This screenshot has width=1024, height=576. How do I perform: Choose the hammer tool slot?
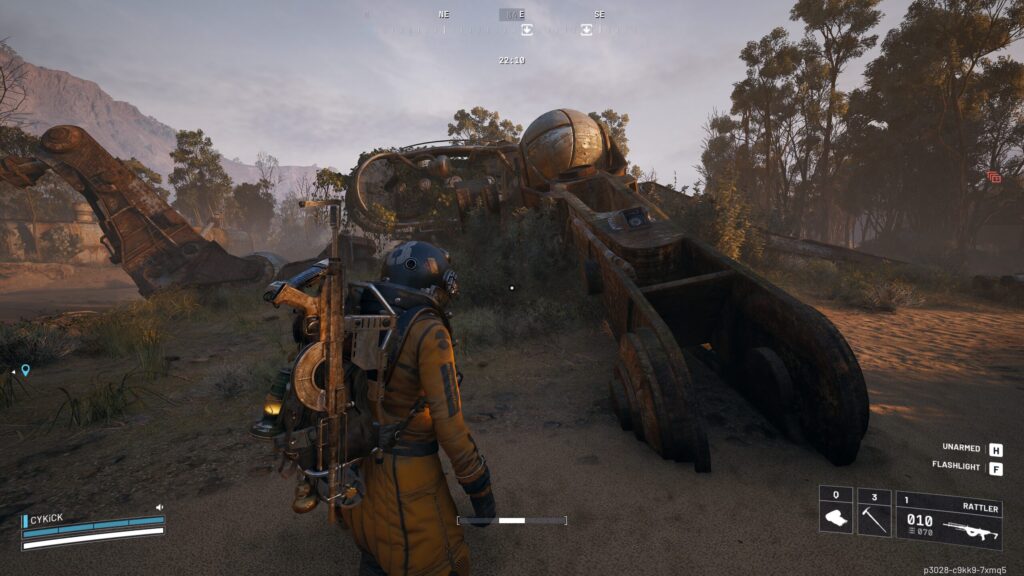tap(873, 512)
